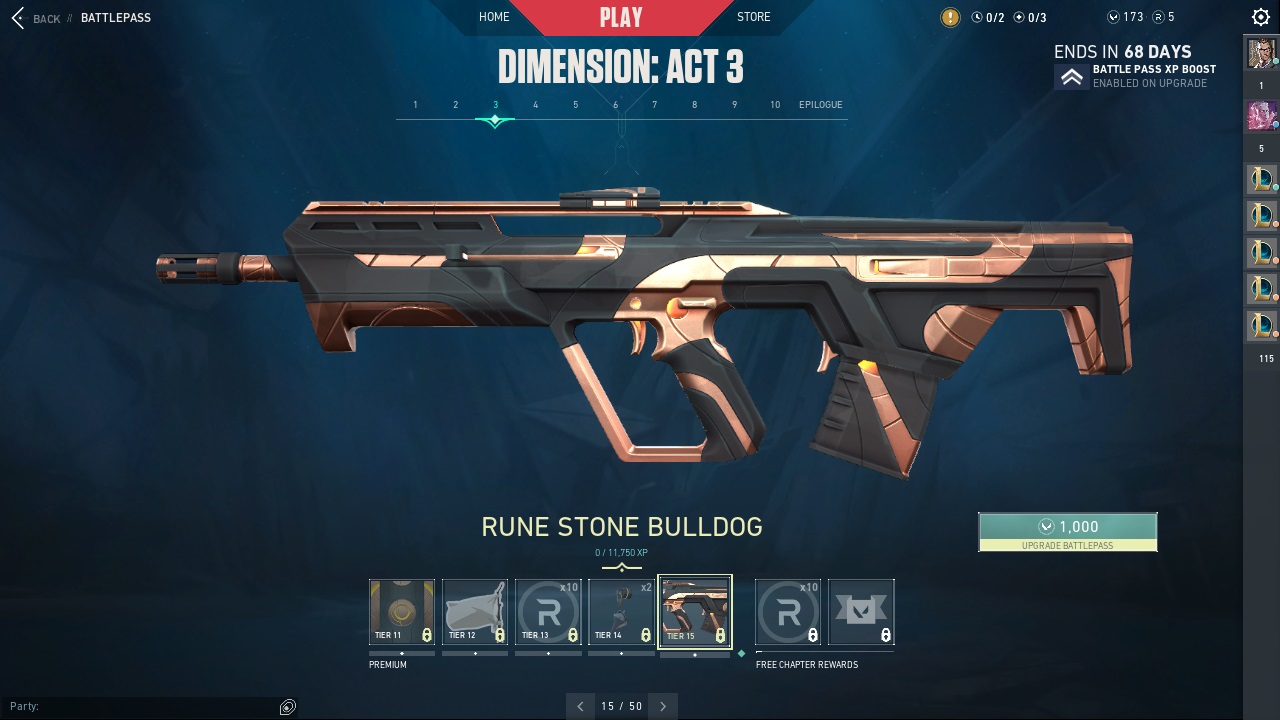Open the settings gear menu
The height and width of the screenshot is (720, 1280).
[x=1259, y=16]
